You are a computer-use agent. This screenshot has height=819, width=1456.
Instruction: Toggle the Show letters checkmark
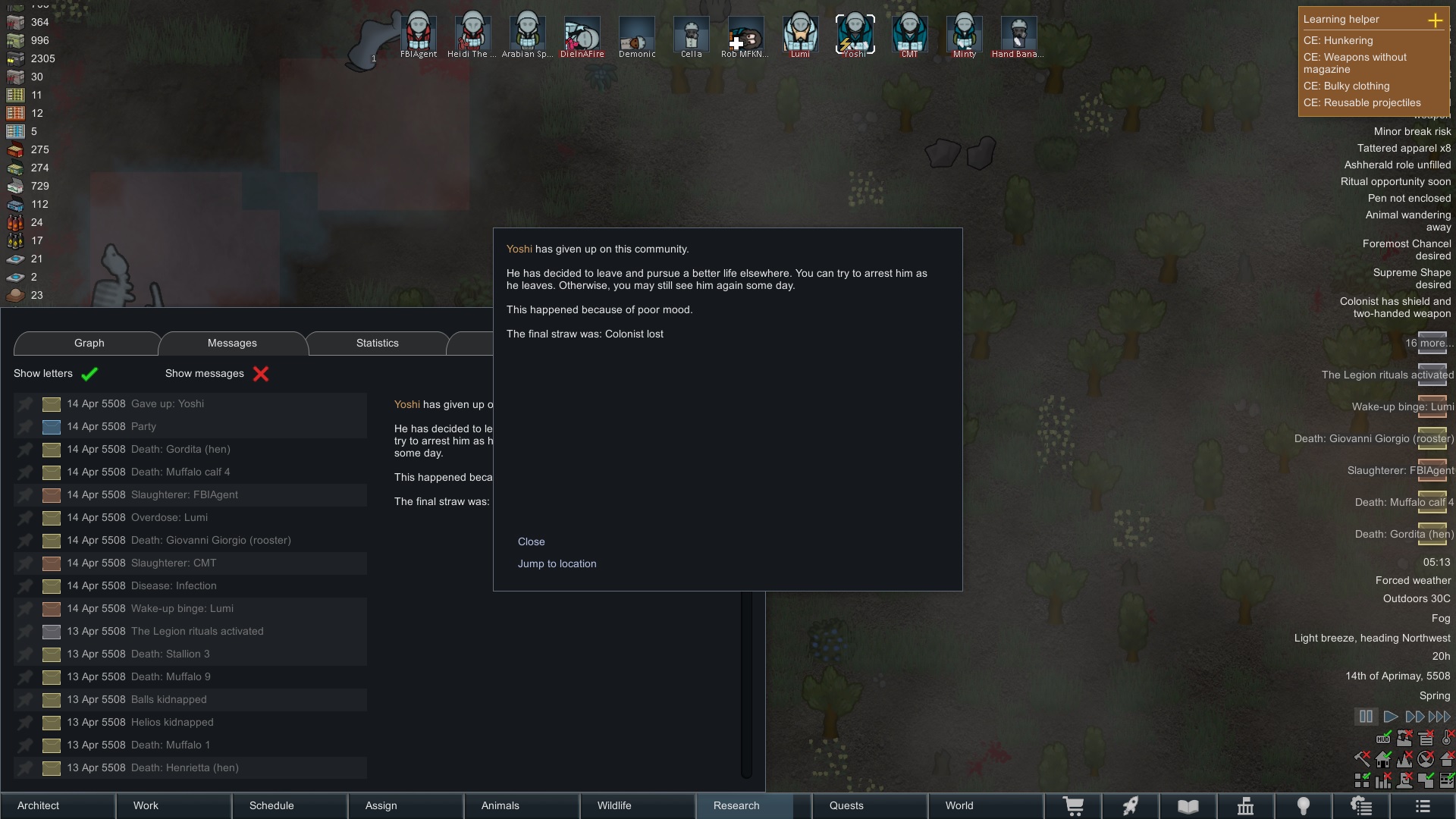pyautogui.click(x=89, y=374)
